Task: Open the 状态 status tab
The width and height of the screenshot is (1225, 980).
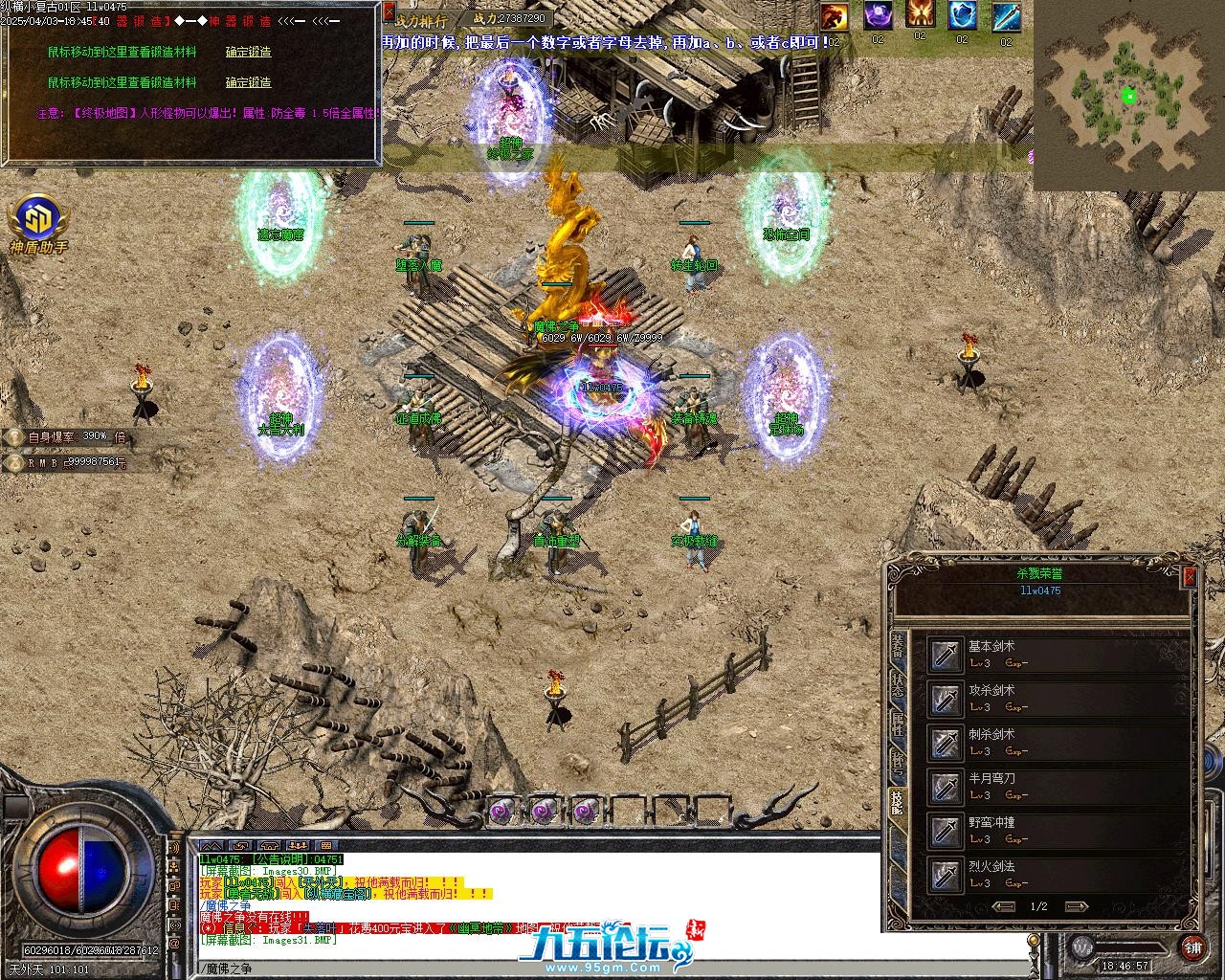Action: click(898, 683)
